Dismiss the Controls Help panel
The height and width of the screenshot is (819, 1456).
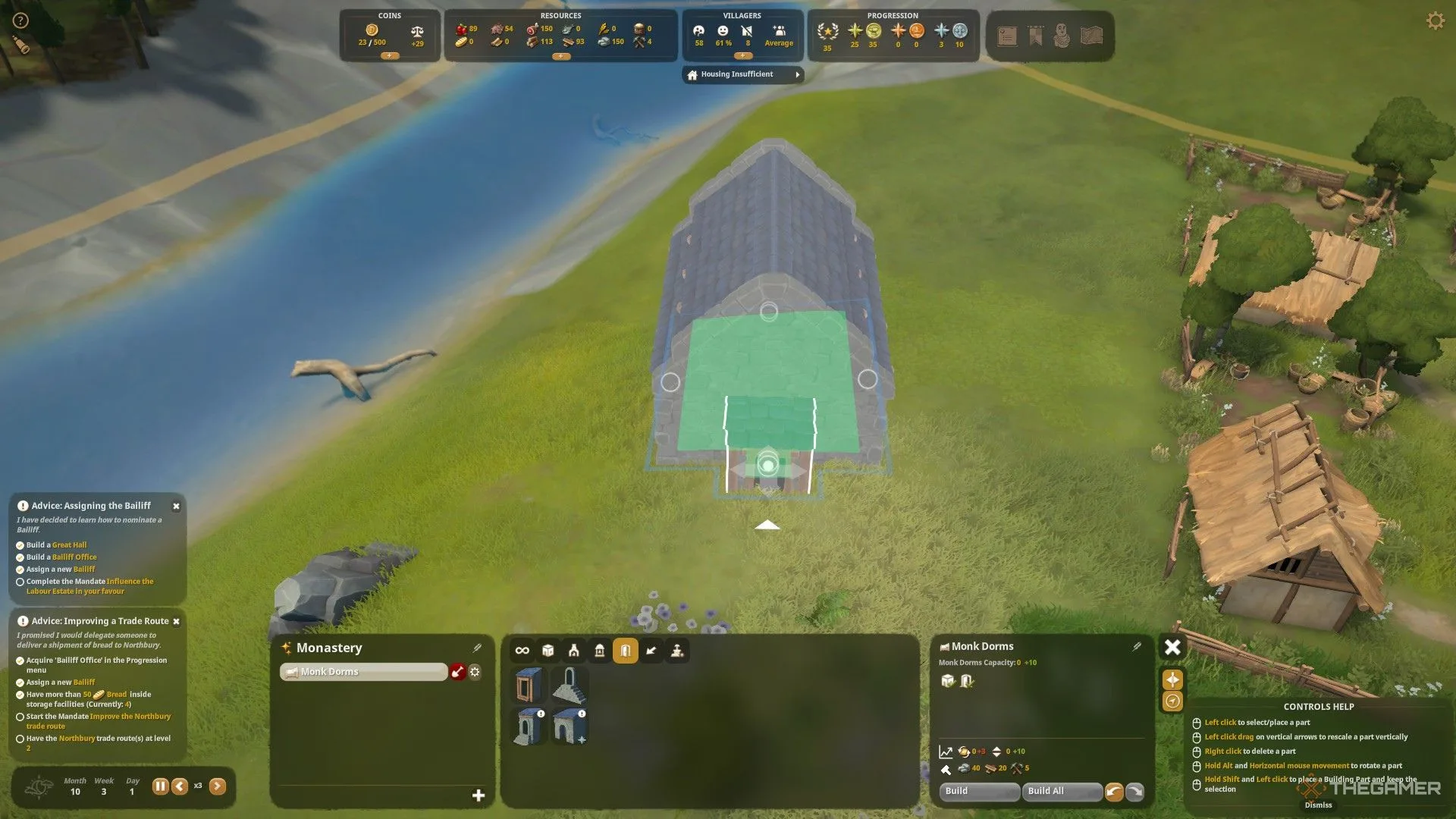(x=1318, y=805)
